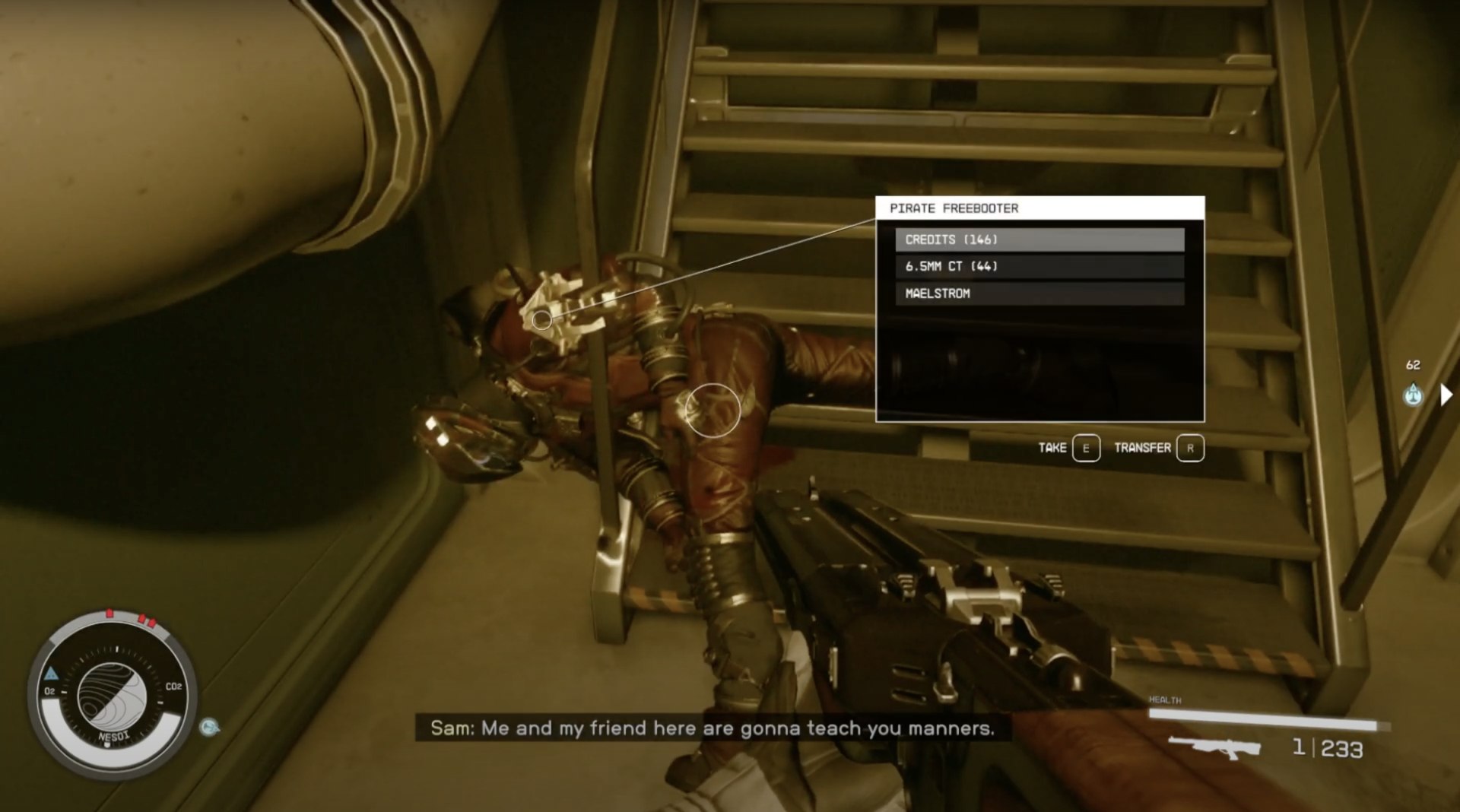Pick the Maelstrom weapon row
This screenshot has width=1460, height=812.
click(1039, 293)
